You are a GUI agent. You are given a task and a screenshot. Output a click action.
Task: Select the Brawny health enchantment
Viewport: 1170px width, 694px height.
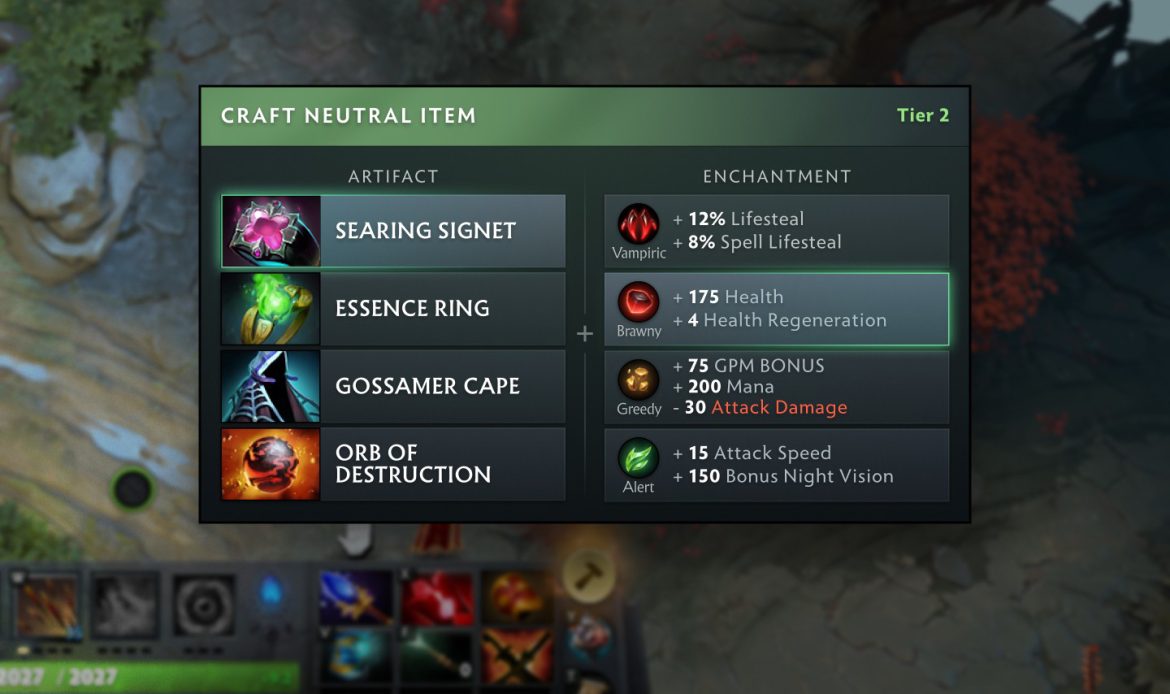[776, 309]
